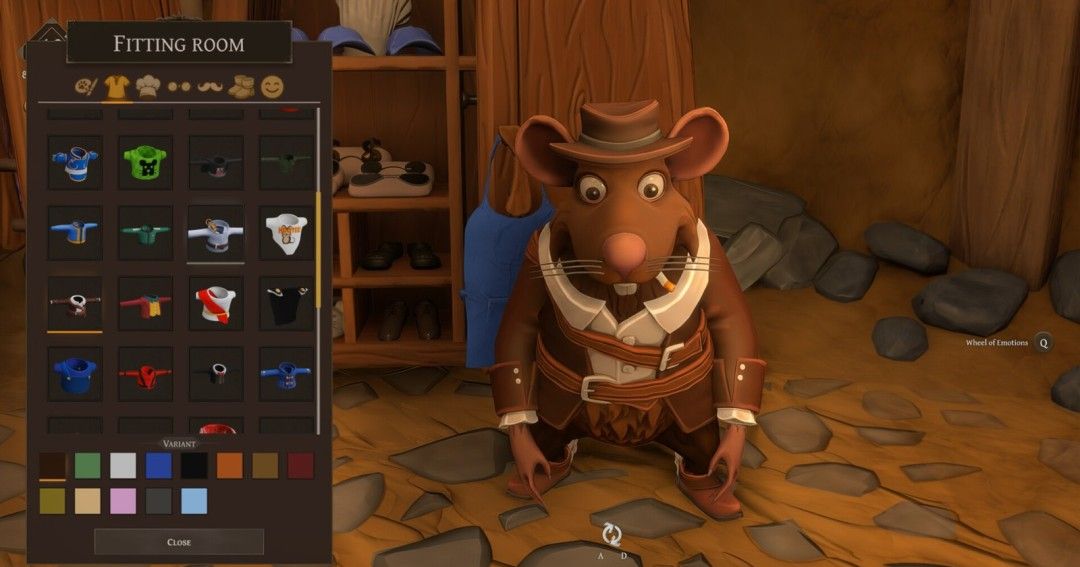
Task: Apply the light blue color variant
Action: point(194,501)
